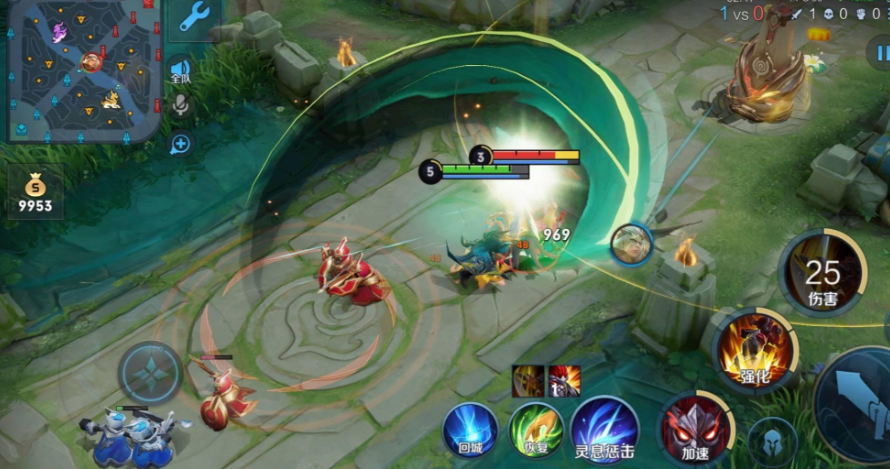Toggle the microphone icon
This screenshot has height=469, width=890.
(x=180, y=105)
